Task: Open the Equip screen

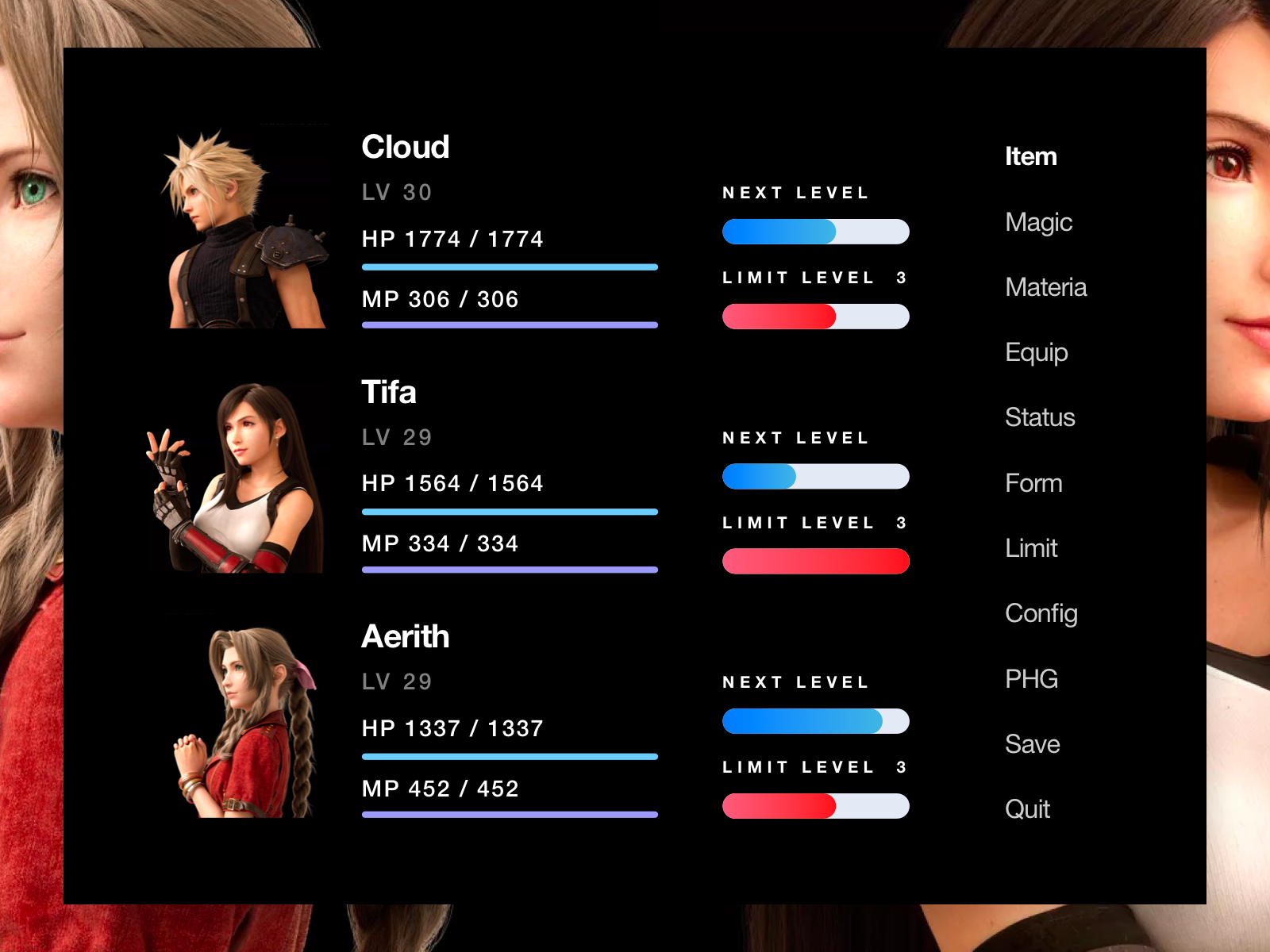Action: pos(1036,353)
